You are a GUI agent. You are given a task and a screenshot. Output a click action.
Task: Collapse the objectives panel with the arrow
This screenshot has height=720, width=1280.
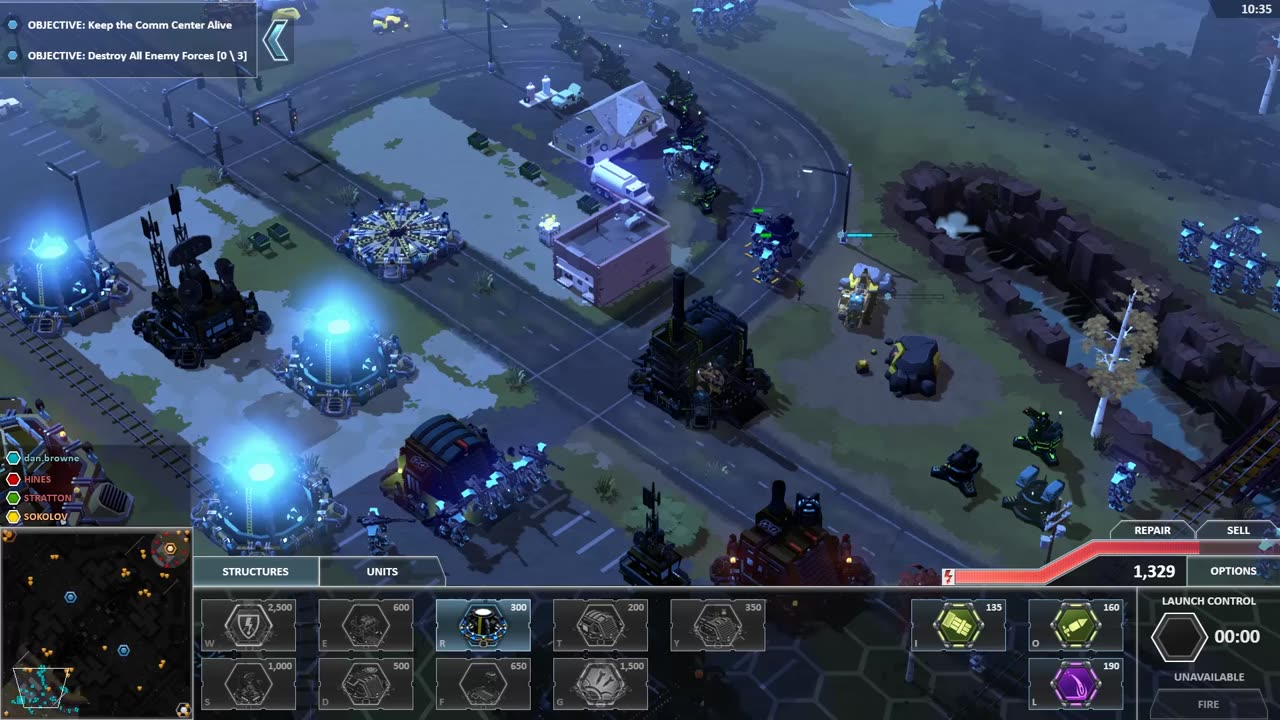click(x=276, y=40)
